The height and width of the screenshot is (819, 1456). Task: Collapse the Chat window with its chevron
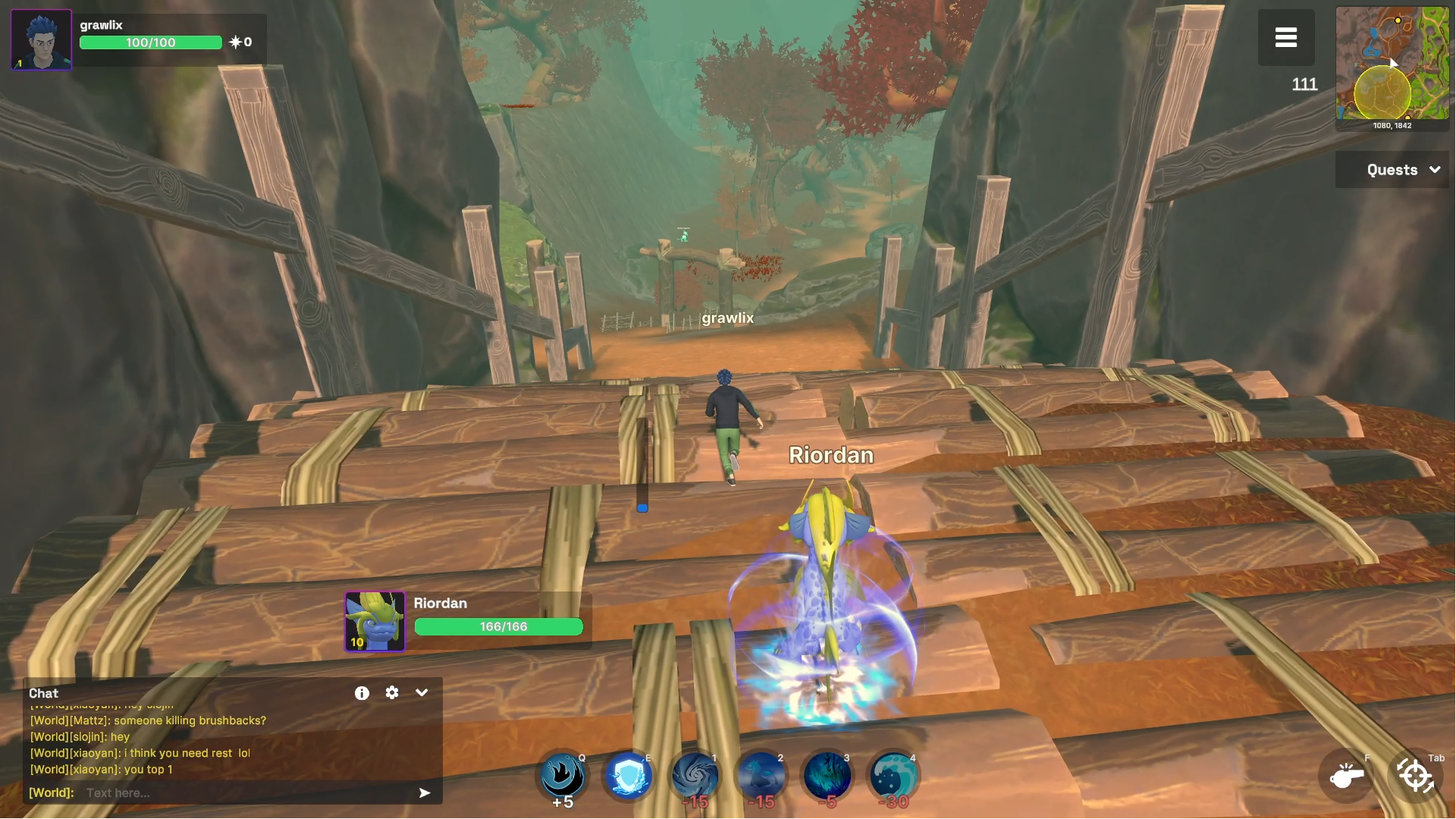[422, 692]
